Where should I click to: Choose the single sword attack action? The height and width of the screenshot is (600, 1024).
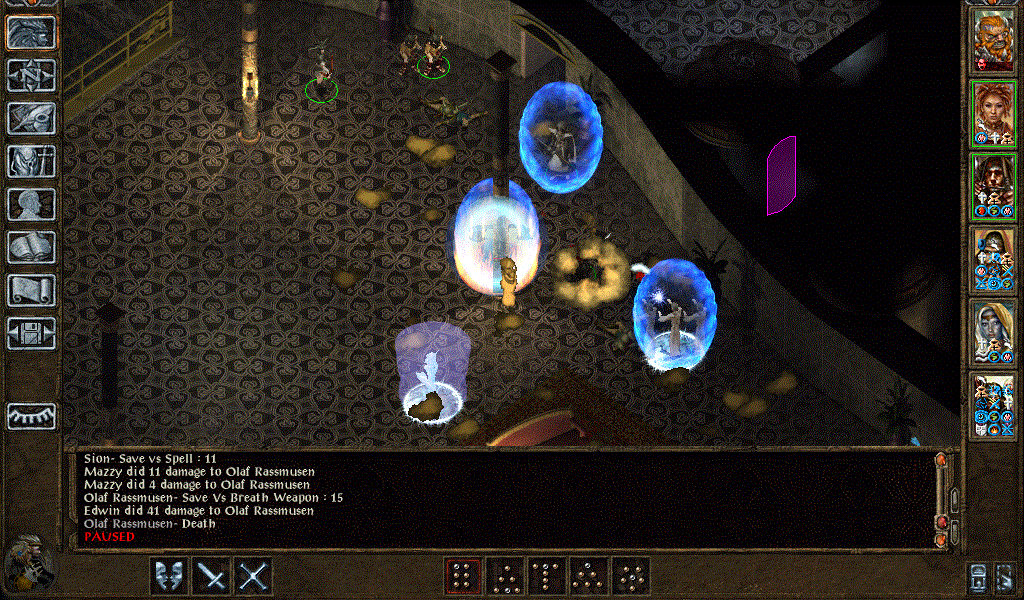click(211, 576)
